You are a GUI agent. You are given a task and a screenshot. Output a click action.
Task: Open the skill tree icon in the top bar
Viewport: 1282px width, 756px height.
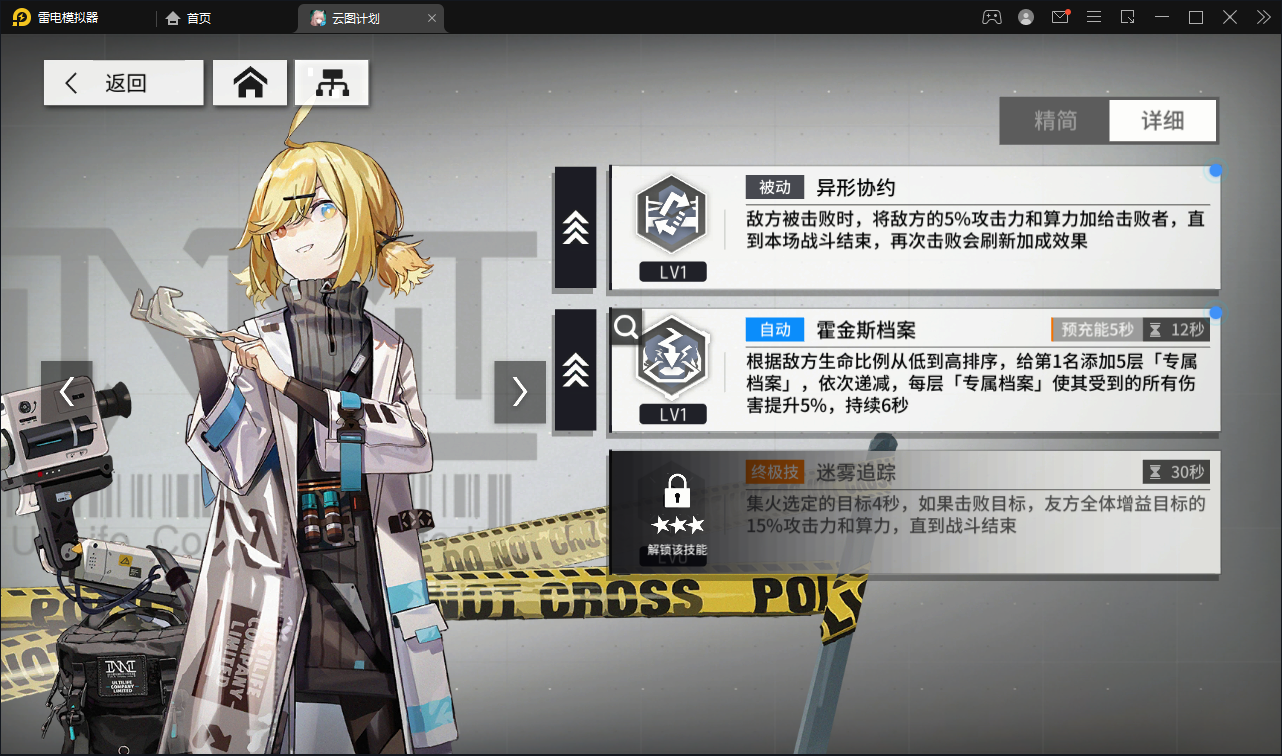coord(331,82)
